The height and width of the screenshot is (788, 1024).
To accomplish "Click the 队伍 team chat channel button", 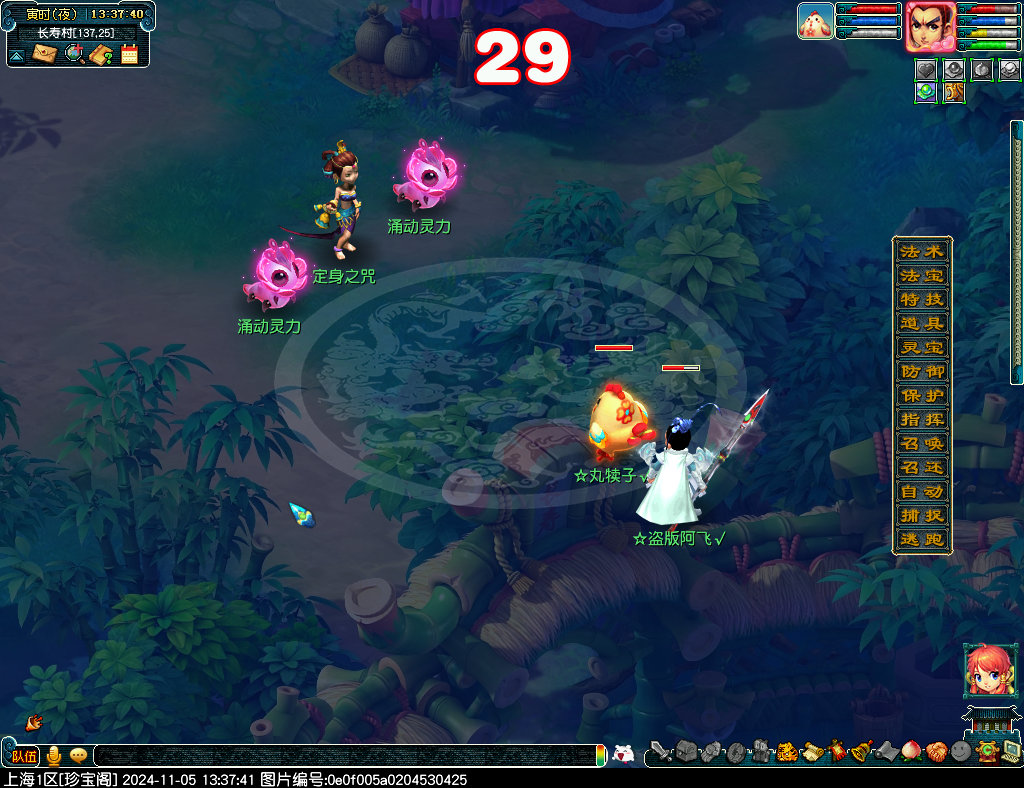I will click(24, 756).
